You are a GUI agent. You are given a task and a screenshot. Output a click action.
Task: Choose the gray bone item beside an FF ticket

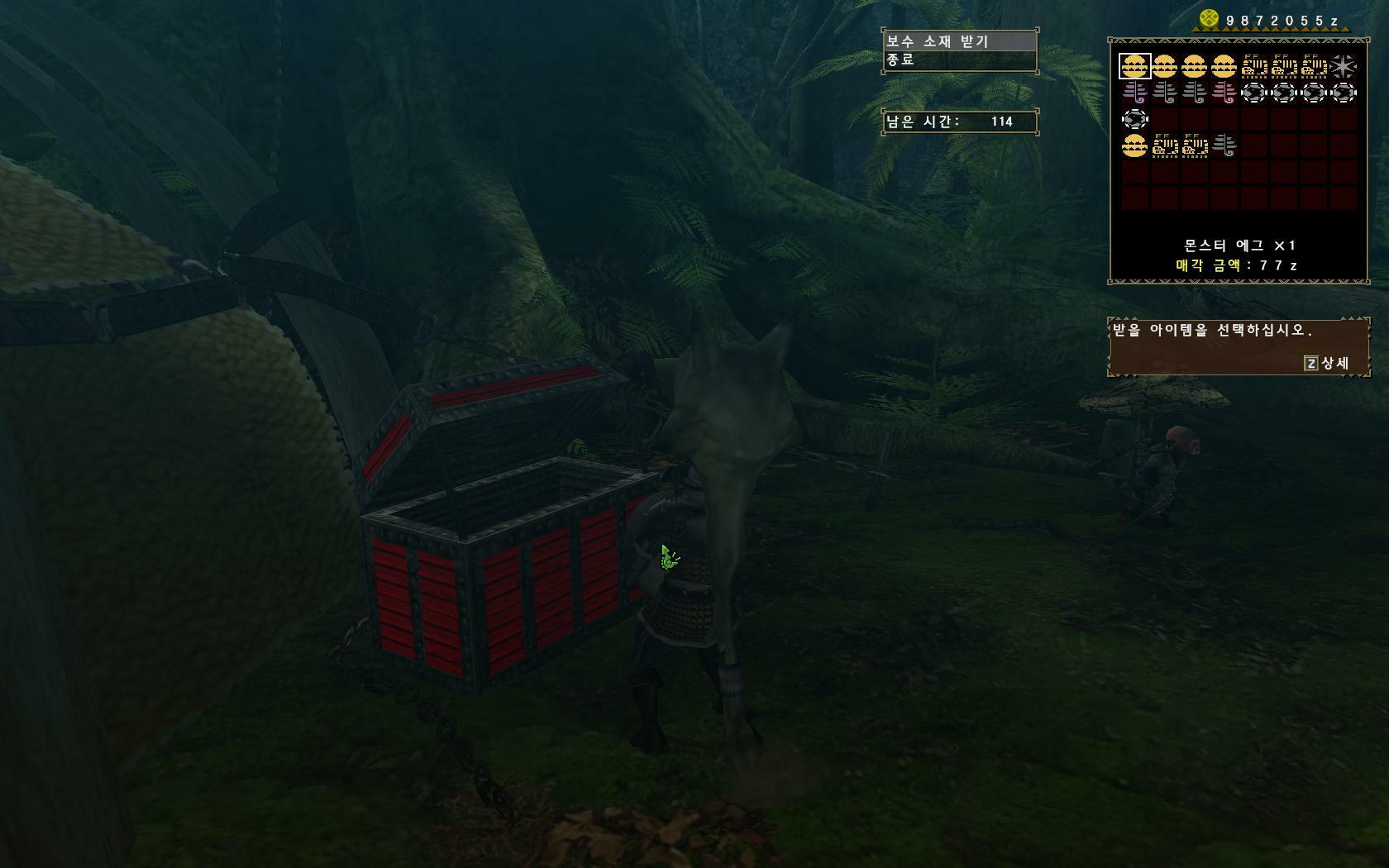(x=1224, y=146)
